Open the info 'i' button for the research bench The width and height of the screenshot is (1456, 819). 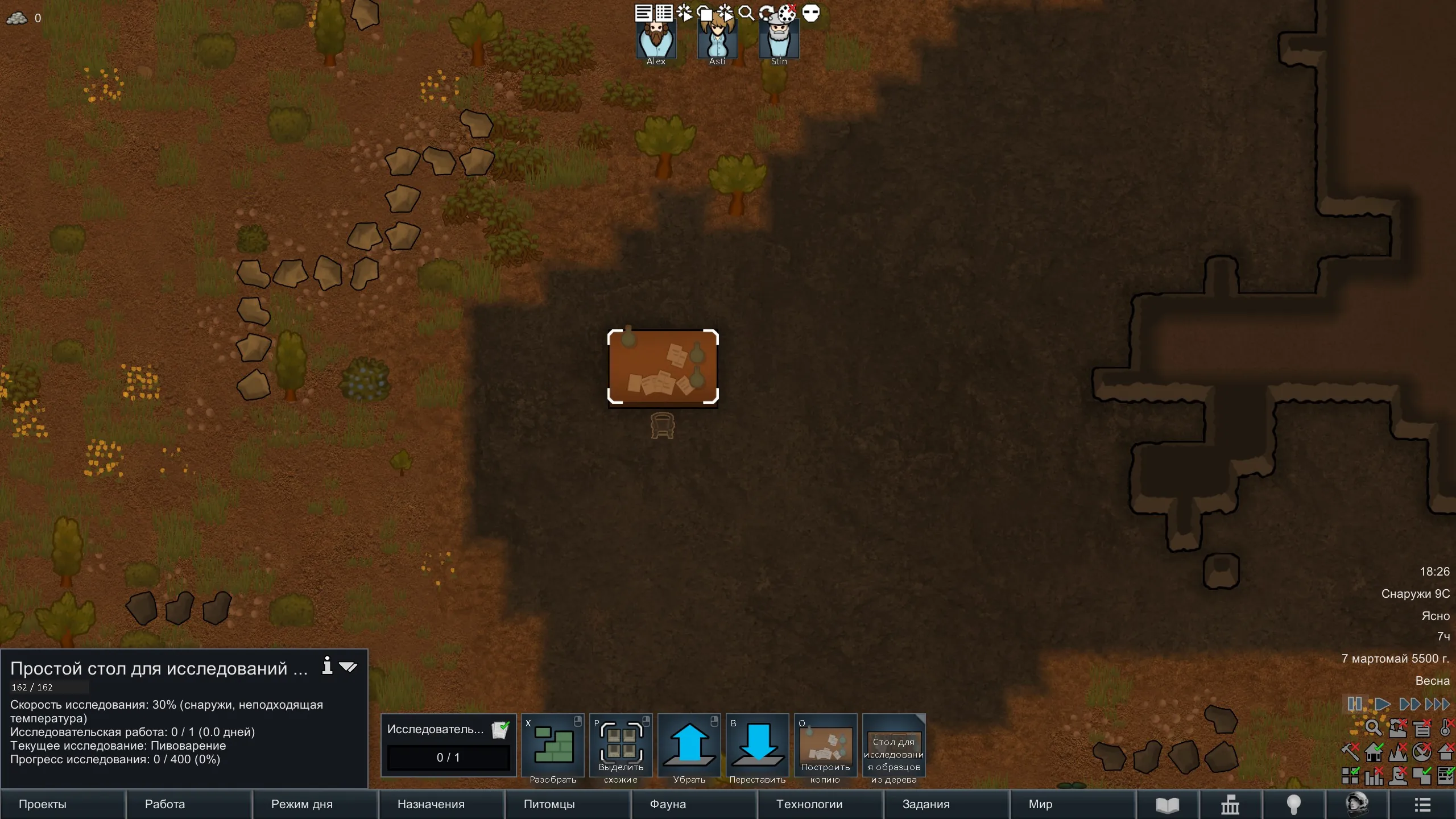[327, 665]
